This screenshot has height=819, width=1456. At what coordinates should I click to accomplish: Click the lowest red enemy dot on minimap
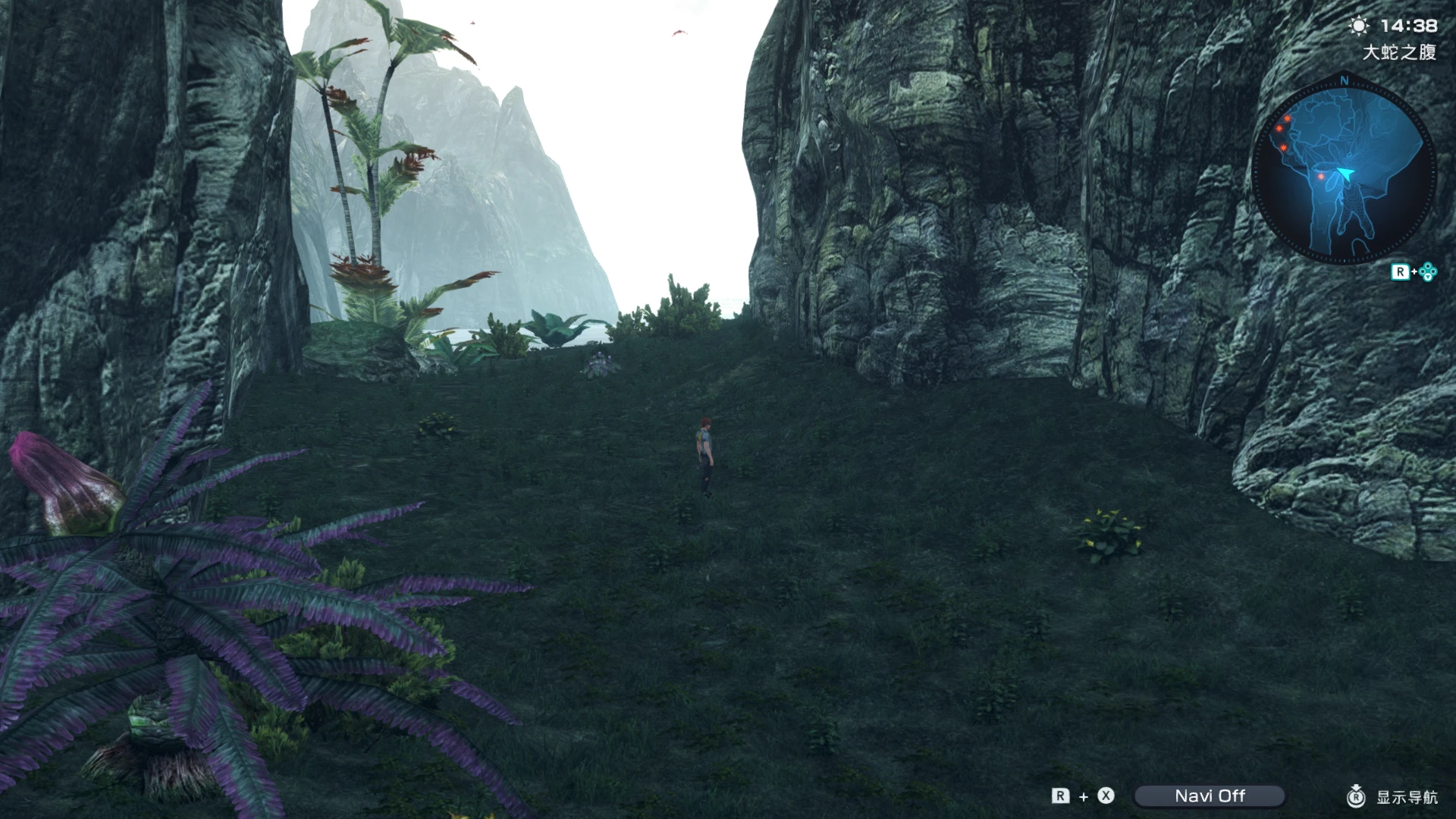point(1320,177)
